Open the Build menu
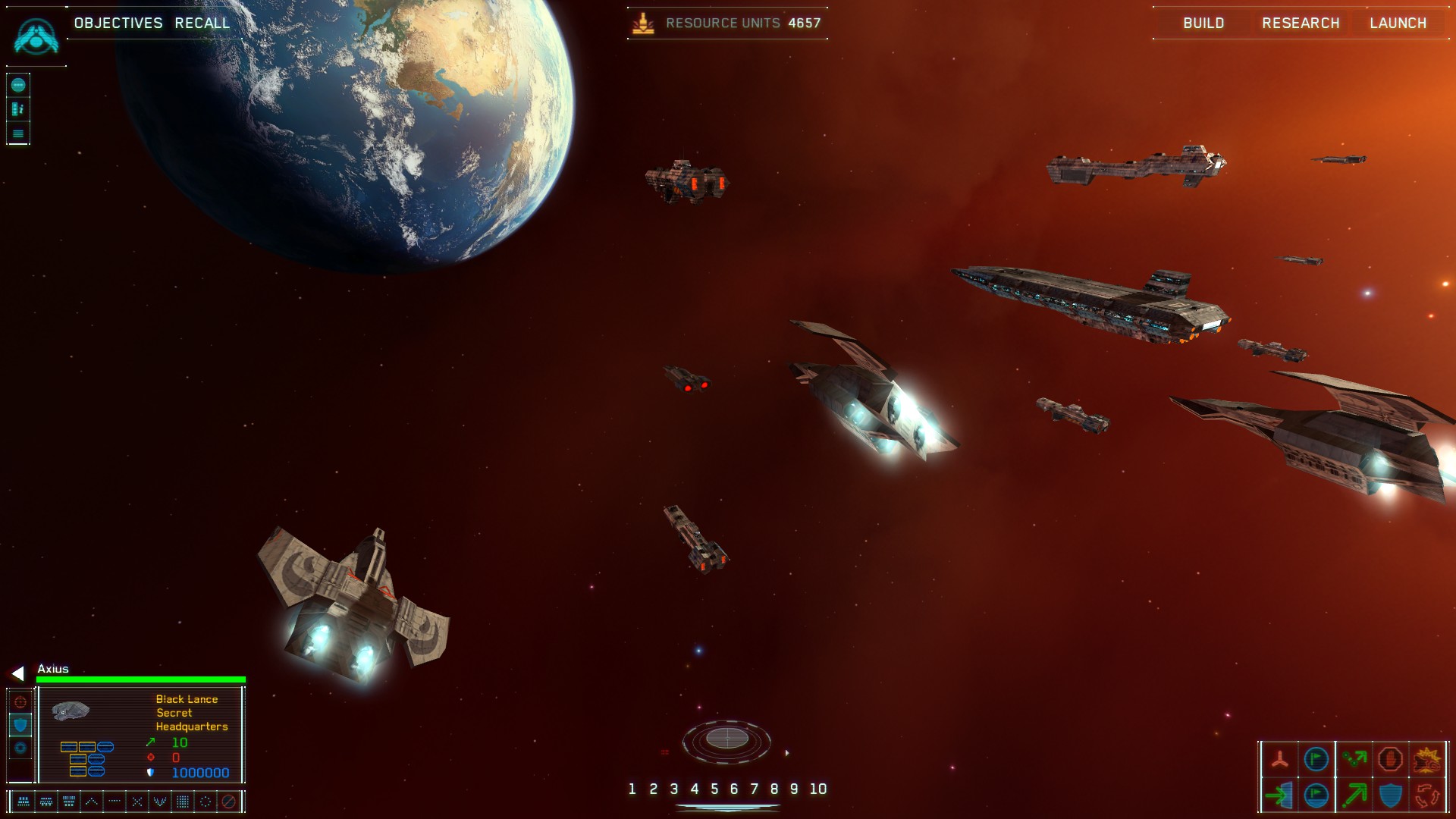Viewport: 1456px width, 819px height. [x=1203, y=24]
